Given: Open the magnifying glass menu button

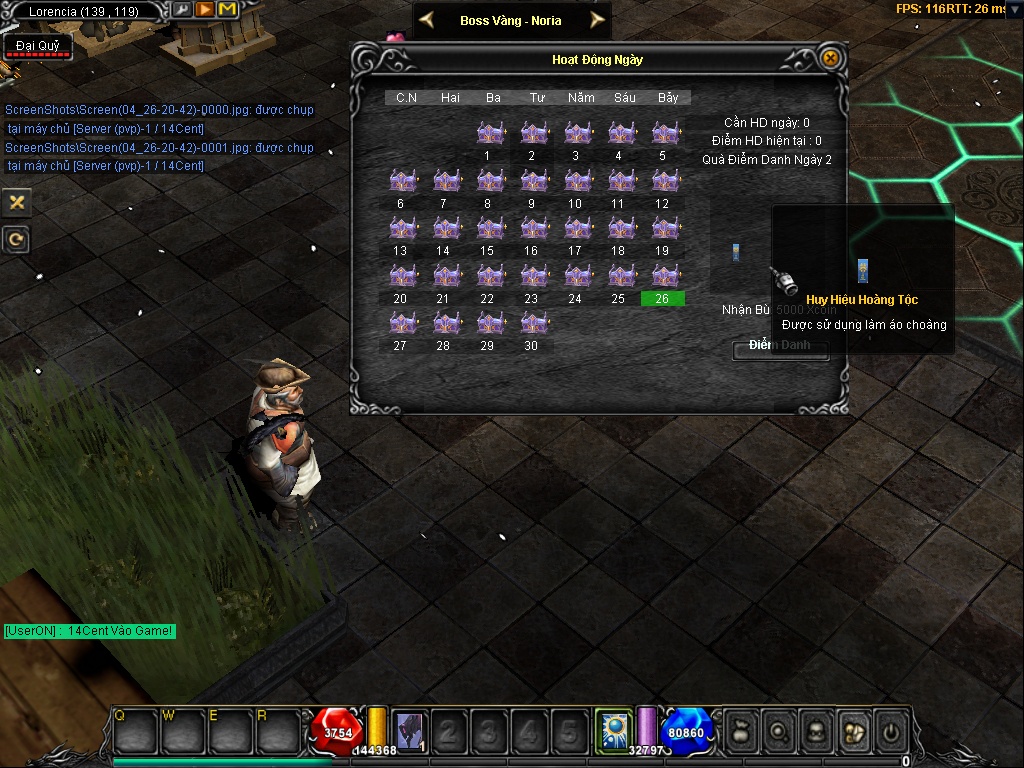Looking at the screenshot, I should point(778,732).
